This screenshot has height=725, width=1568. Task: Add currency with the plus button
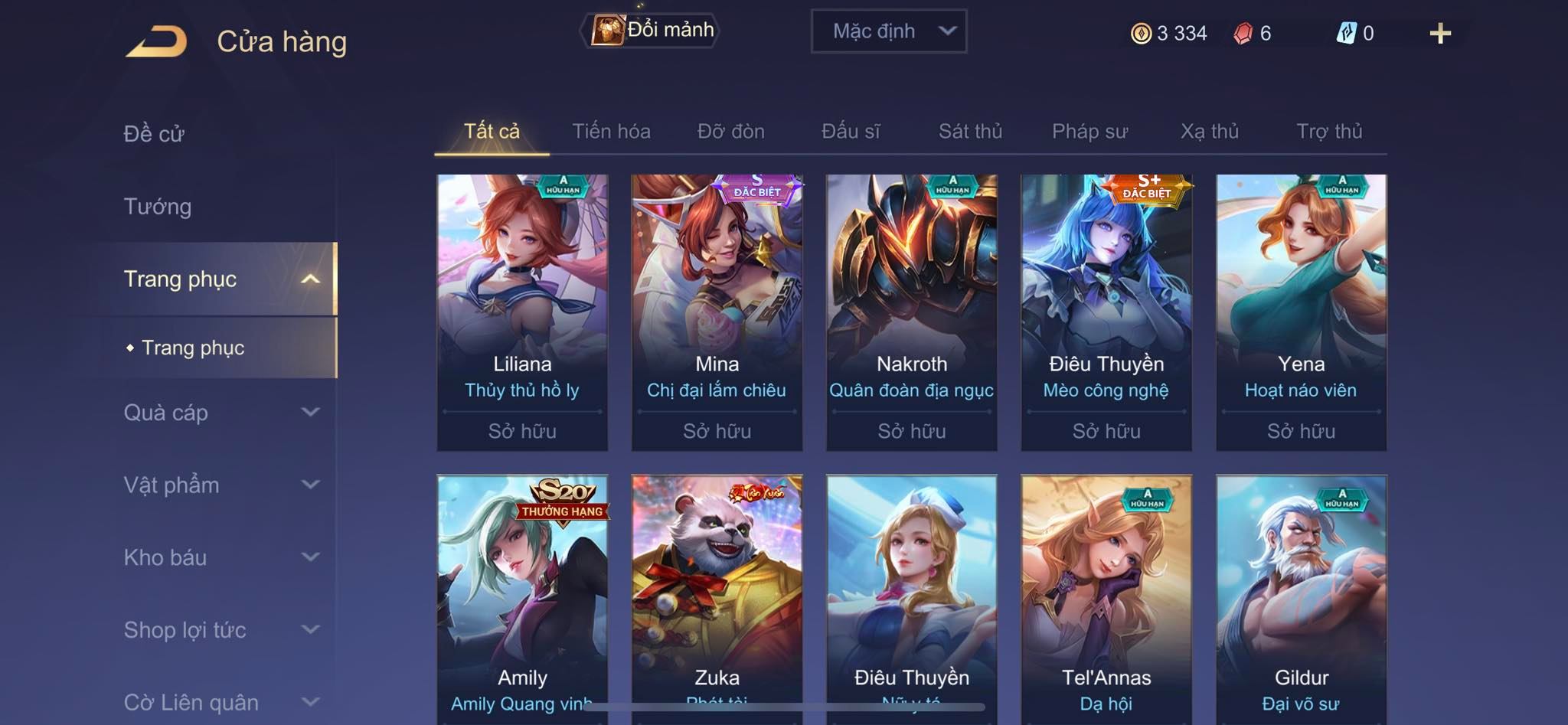[x=1439, y=34]
